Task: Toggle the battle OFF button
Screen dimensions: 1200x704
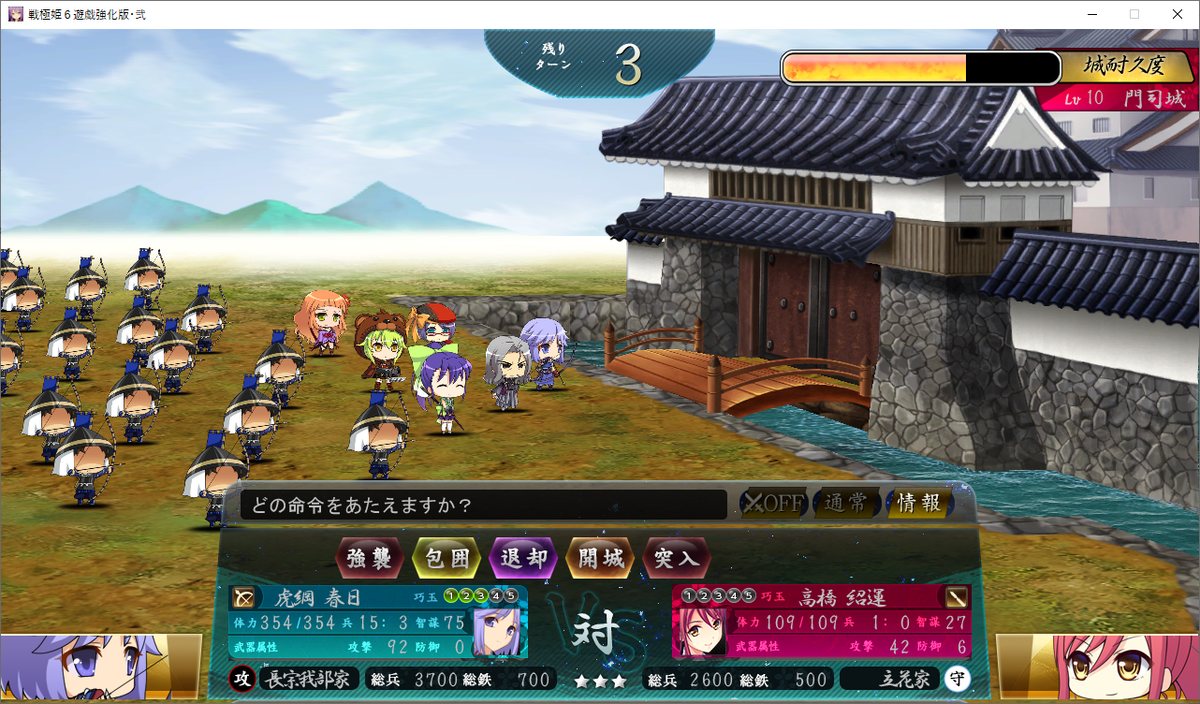Action: (772, 503)
